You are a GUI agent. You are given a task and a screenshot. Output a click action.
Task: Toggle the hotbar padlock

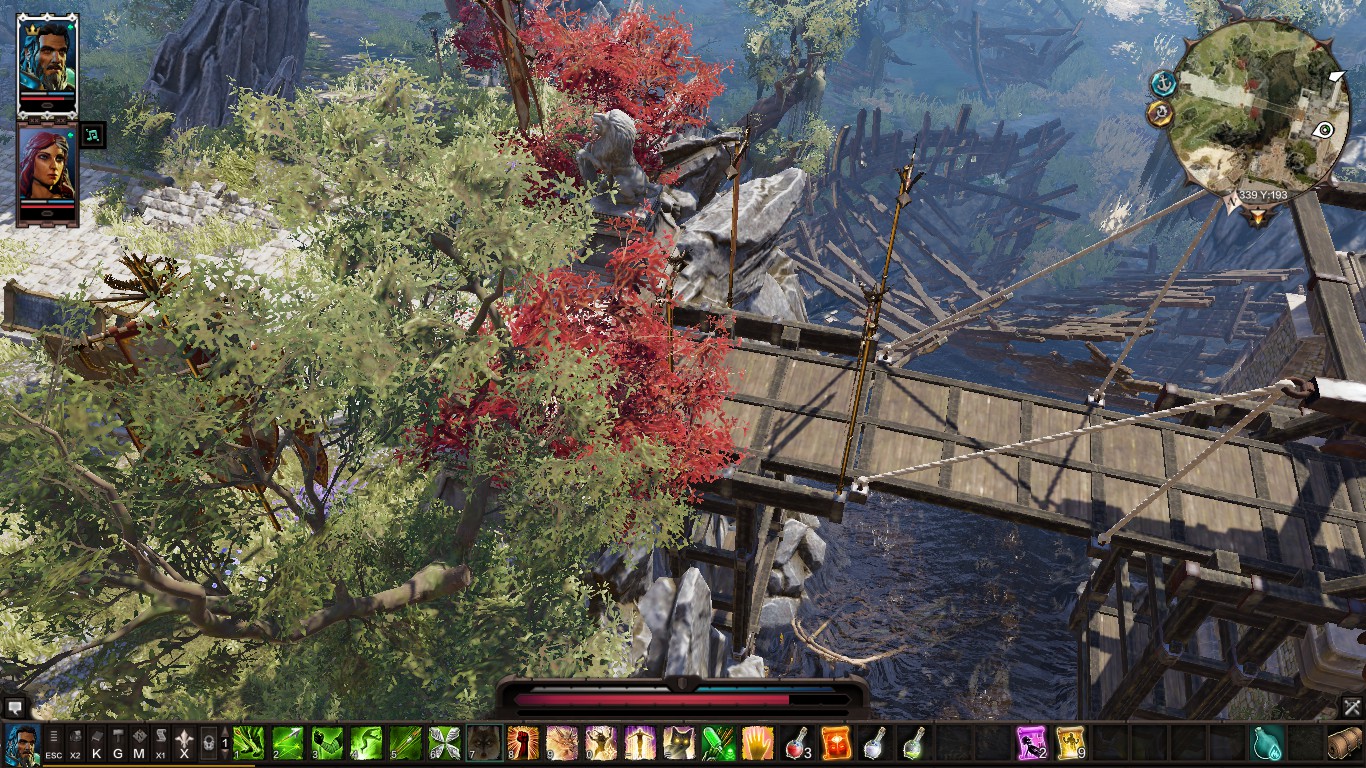point(208,744)
